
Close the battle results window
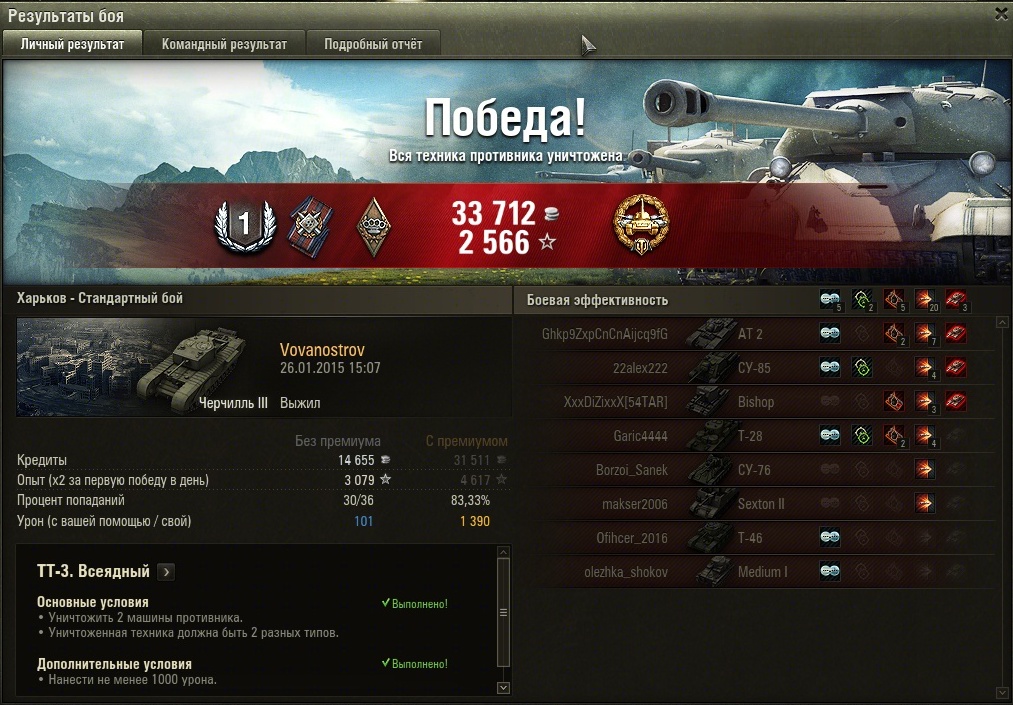(x=1001, y=14)
